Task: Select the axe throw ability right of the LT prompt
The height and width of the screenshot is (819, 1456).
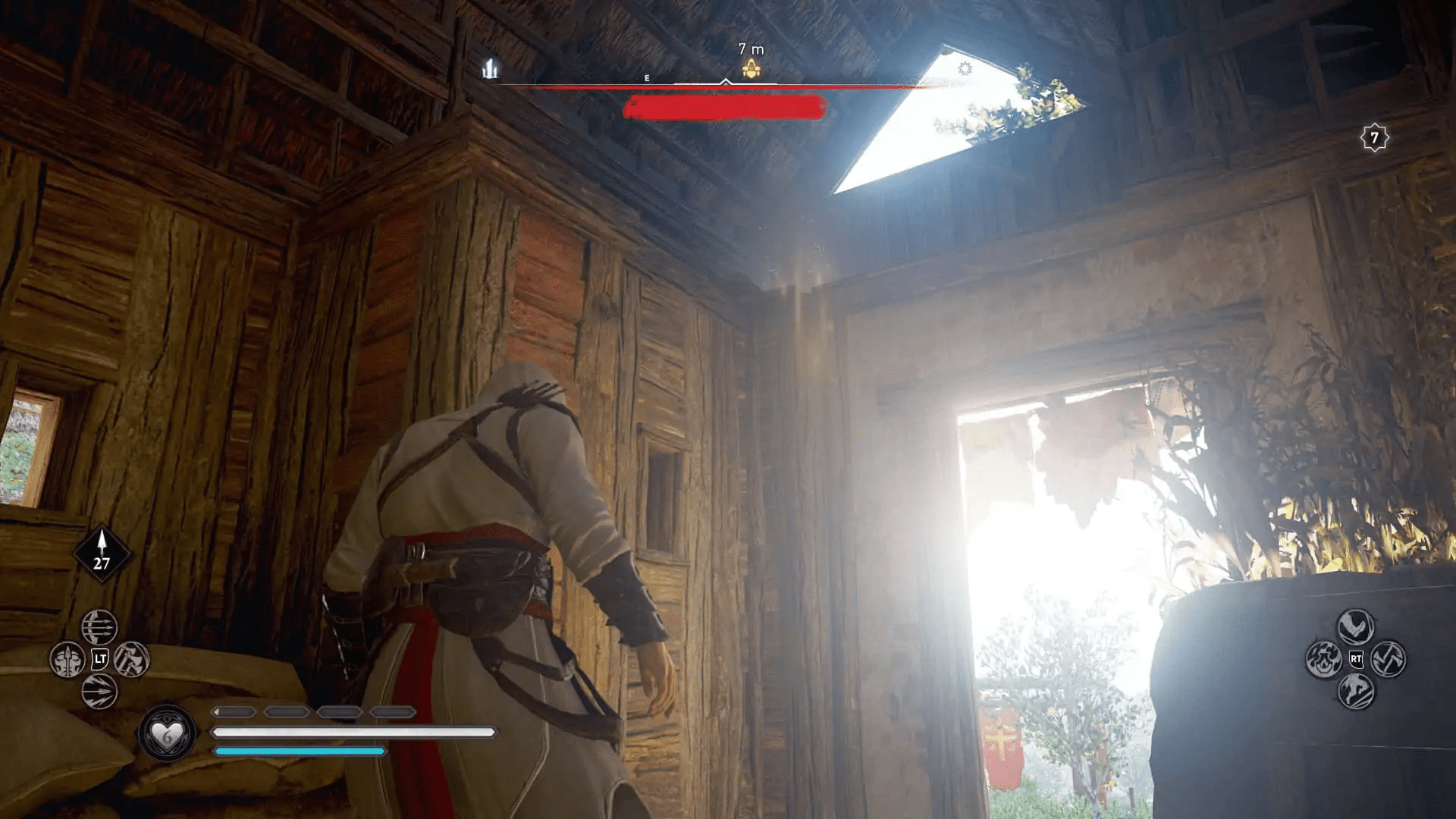Action: pyautogui.click(x=132, y=658)
